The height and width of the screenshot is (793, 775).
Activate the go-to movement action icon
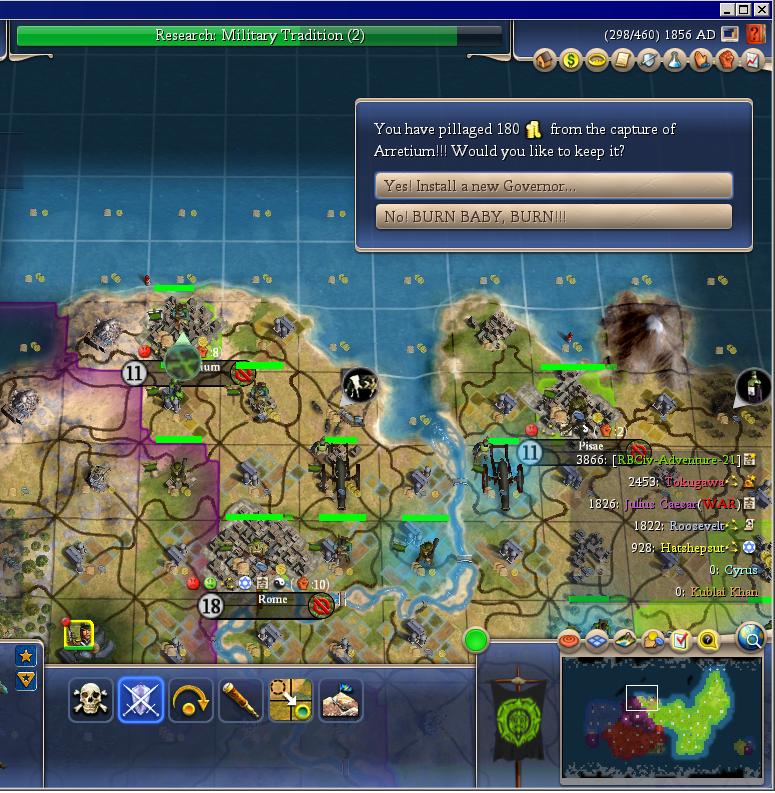point(290,700)
